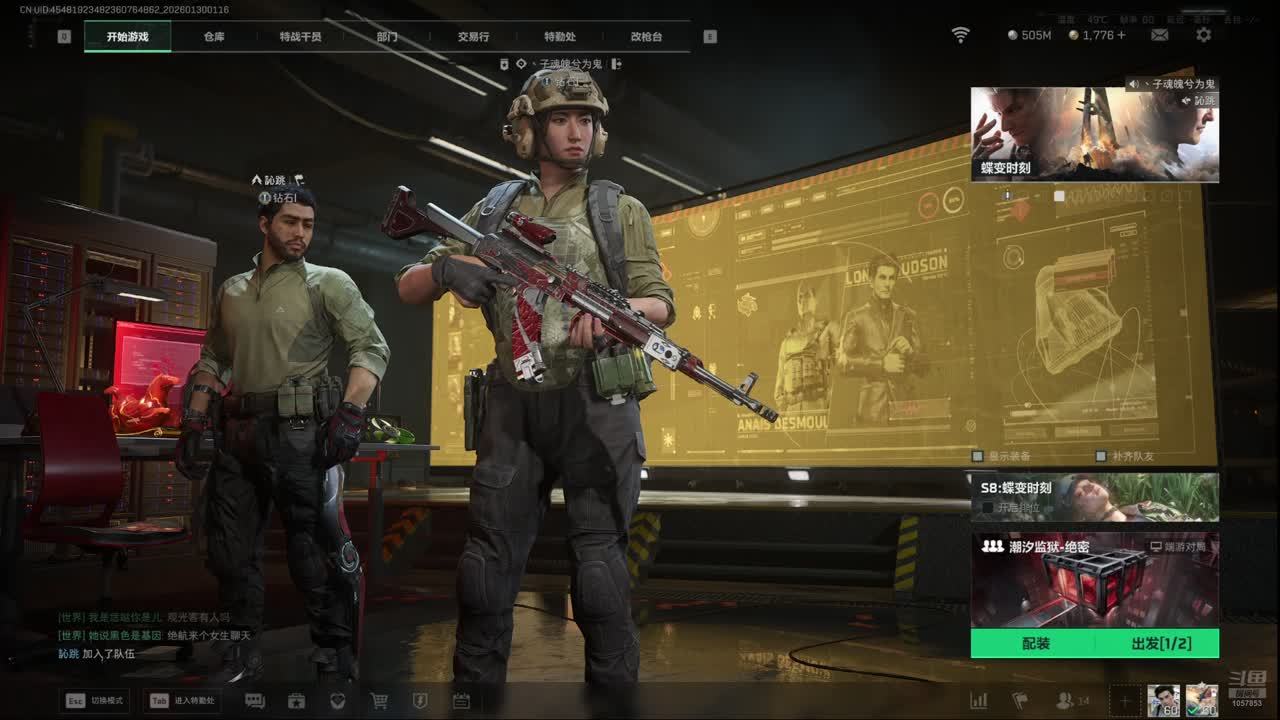Select the 特勤处 tab in the top bar
Image resolution: width=1280 pixels, height=720 pixels.
[x=560, y=37]
